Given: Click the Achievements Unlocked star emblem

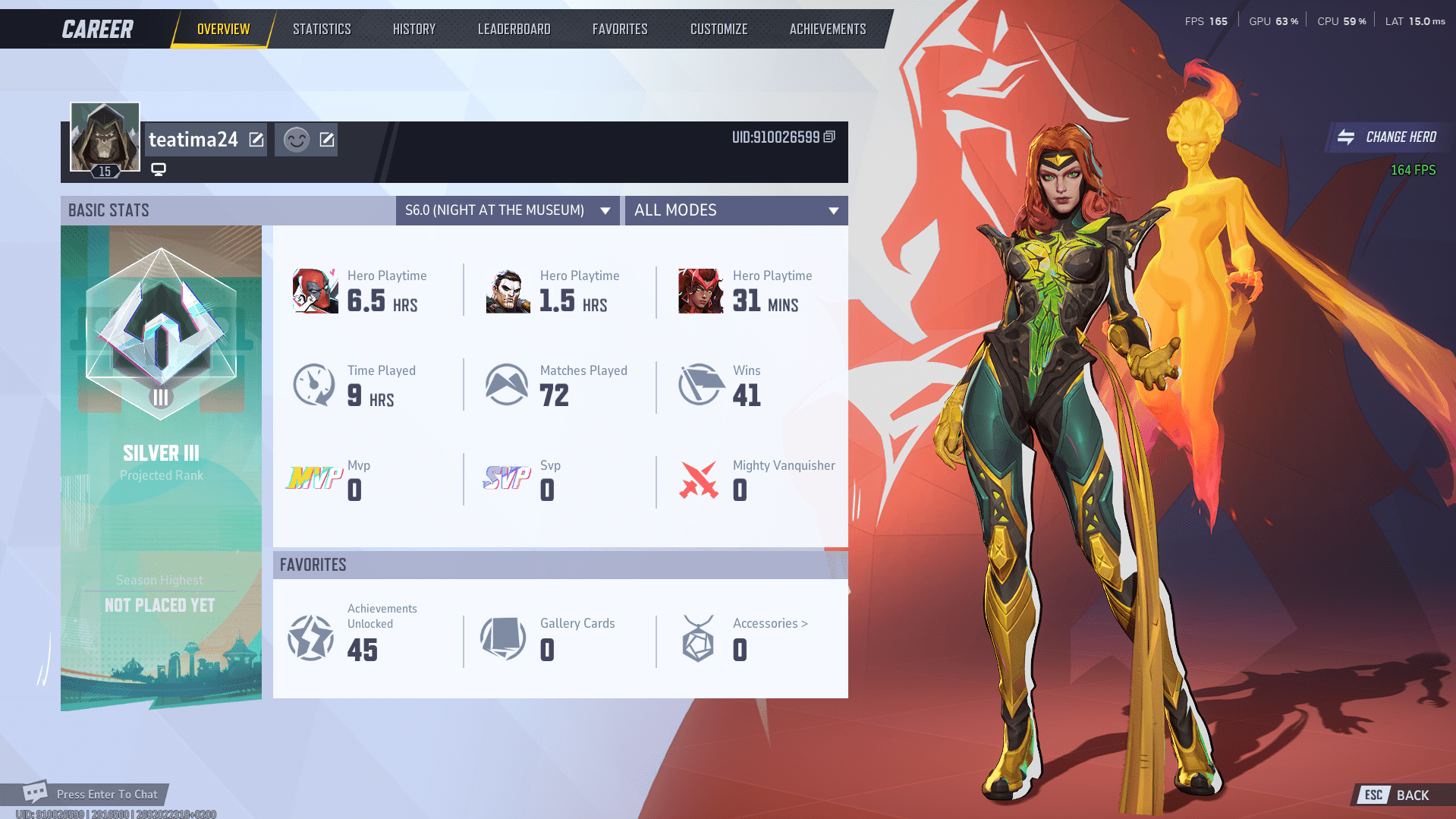Looking at the screenshot, I should 311,638.
